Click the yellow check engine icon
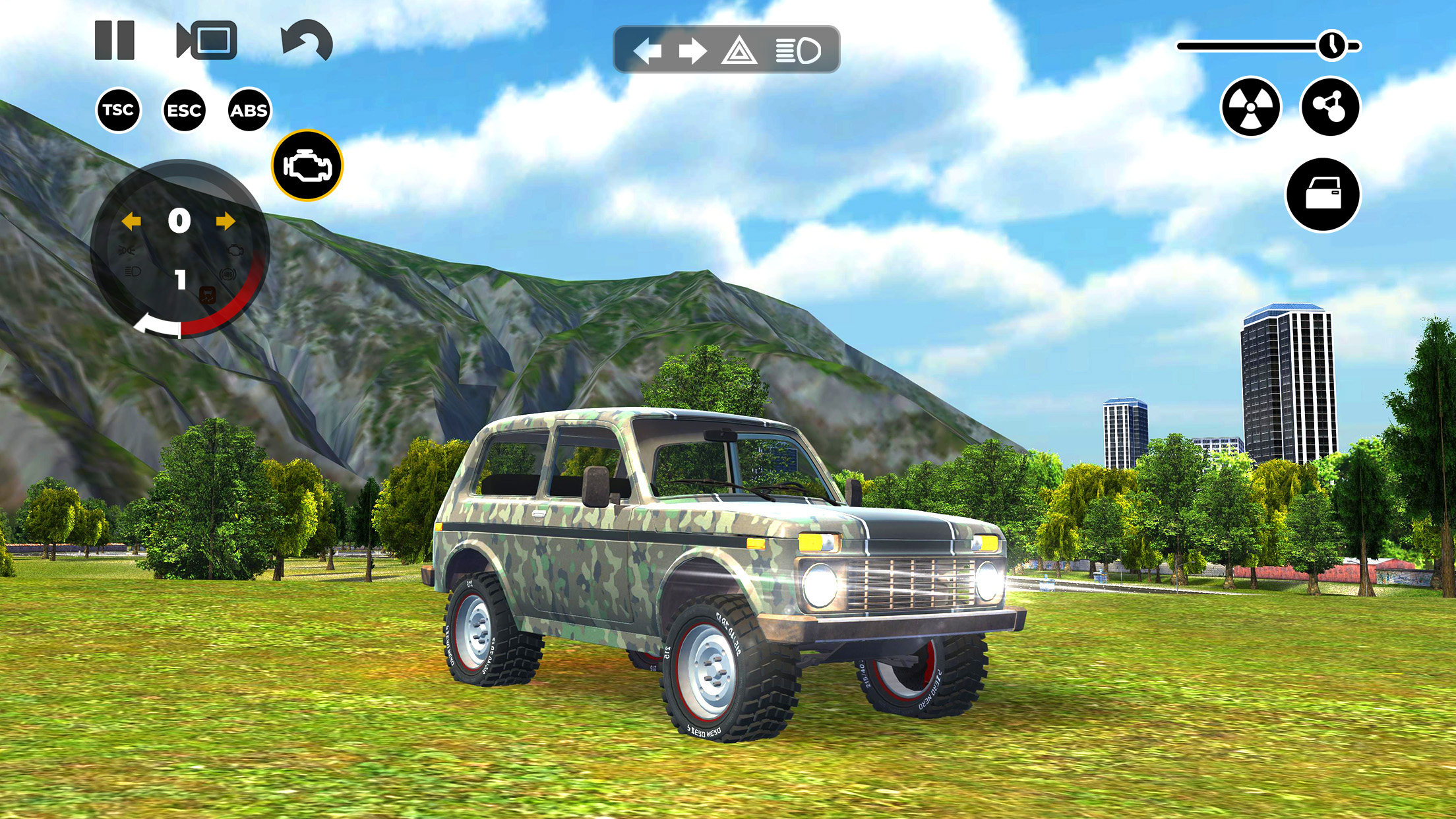 (x=307, y=165)
